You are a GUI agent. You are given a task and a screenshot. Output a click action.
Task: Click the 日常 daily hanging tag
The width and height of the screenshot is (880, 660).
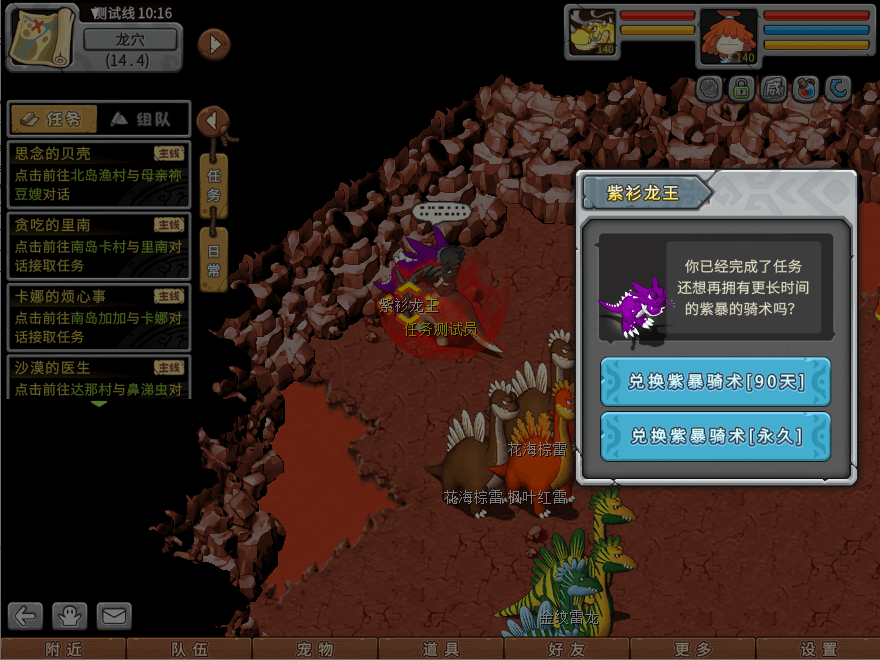pos(214,257)
